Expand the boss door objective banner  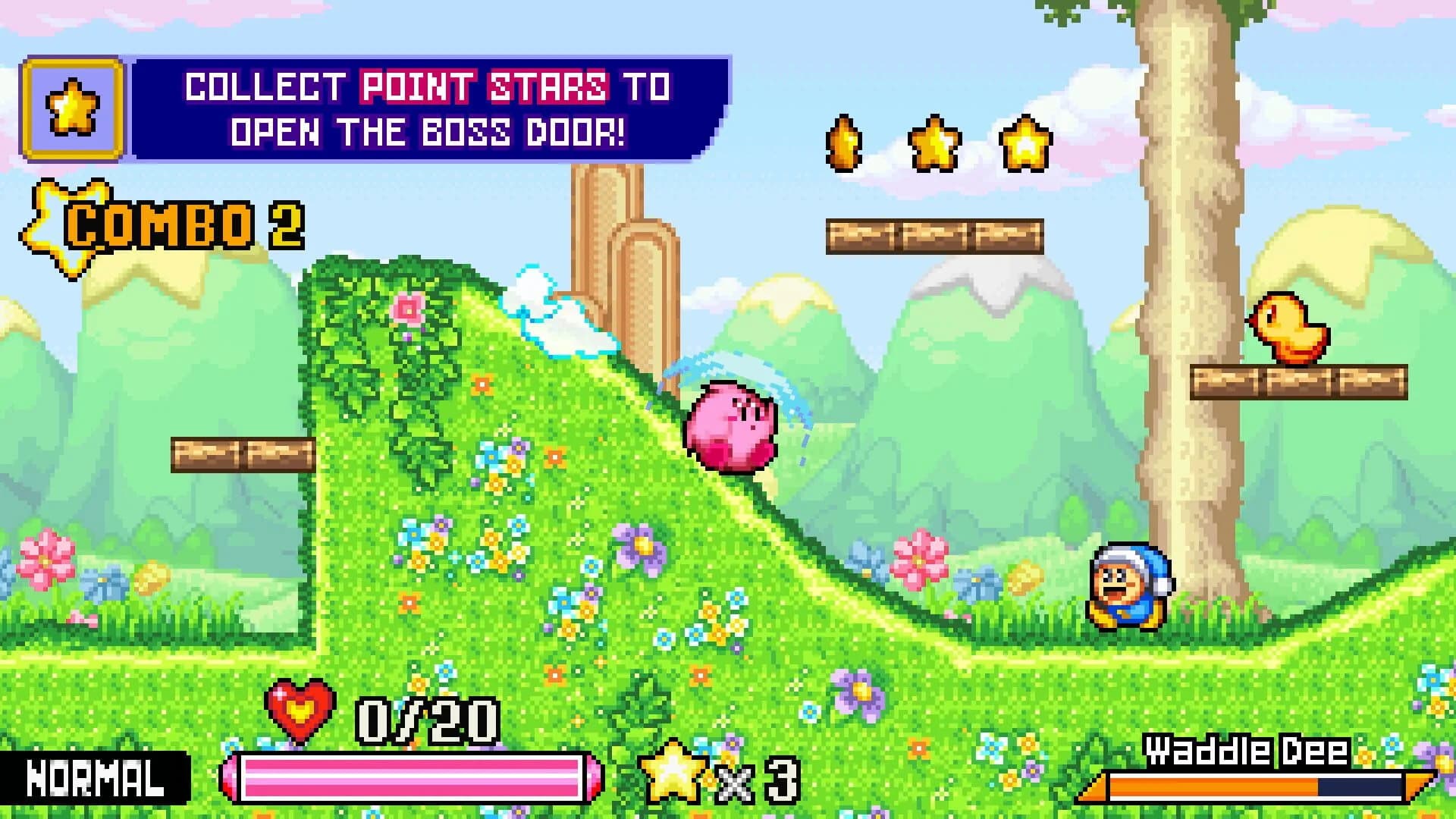coord(425,110)
